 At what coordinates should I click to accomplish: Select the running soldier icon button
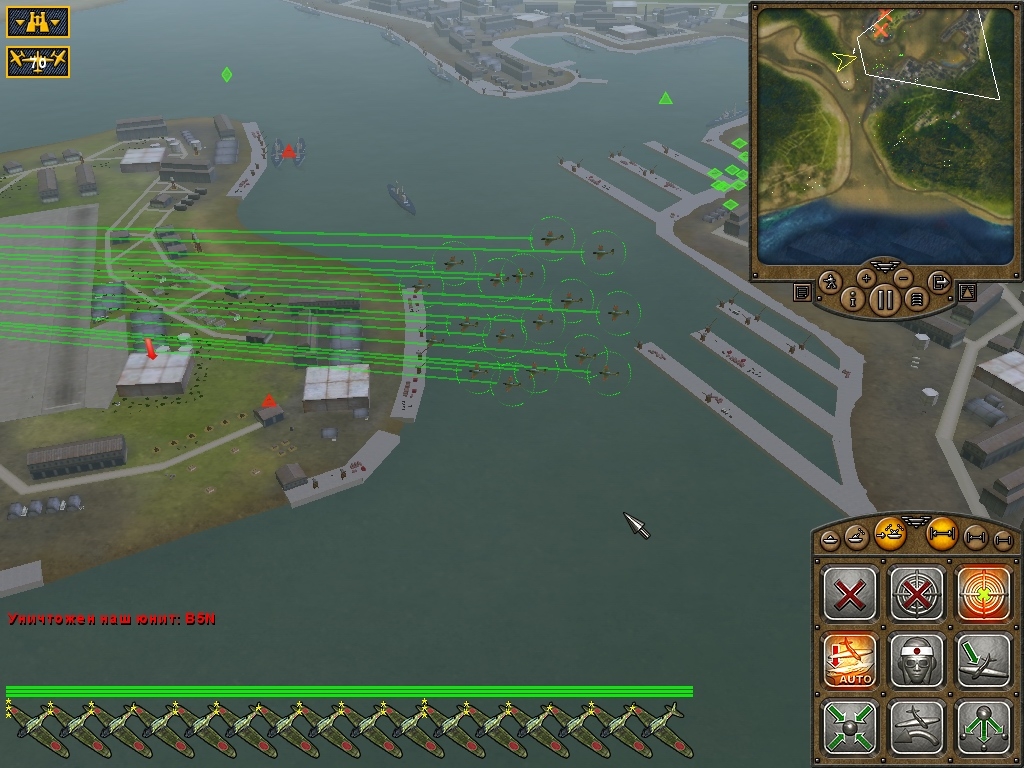tap(832, 282)
